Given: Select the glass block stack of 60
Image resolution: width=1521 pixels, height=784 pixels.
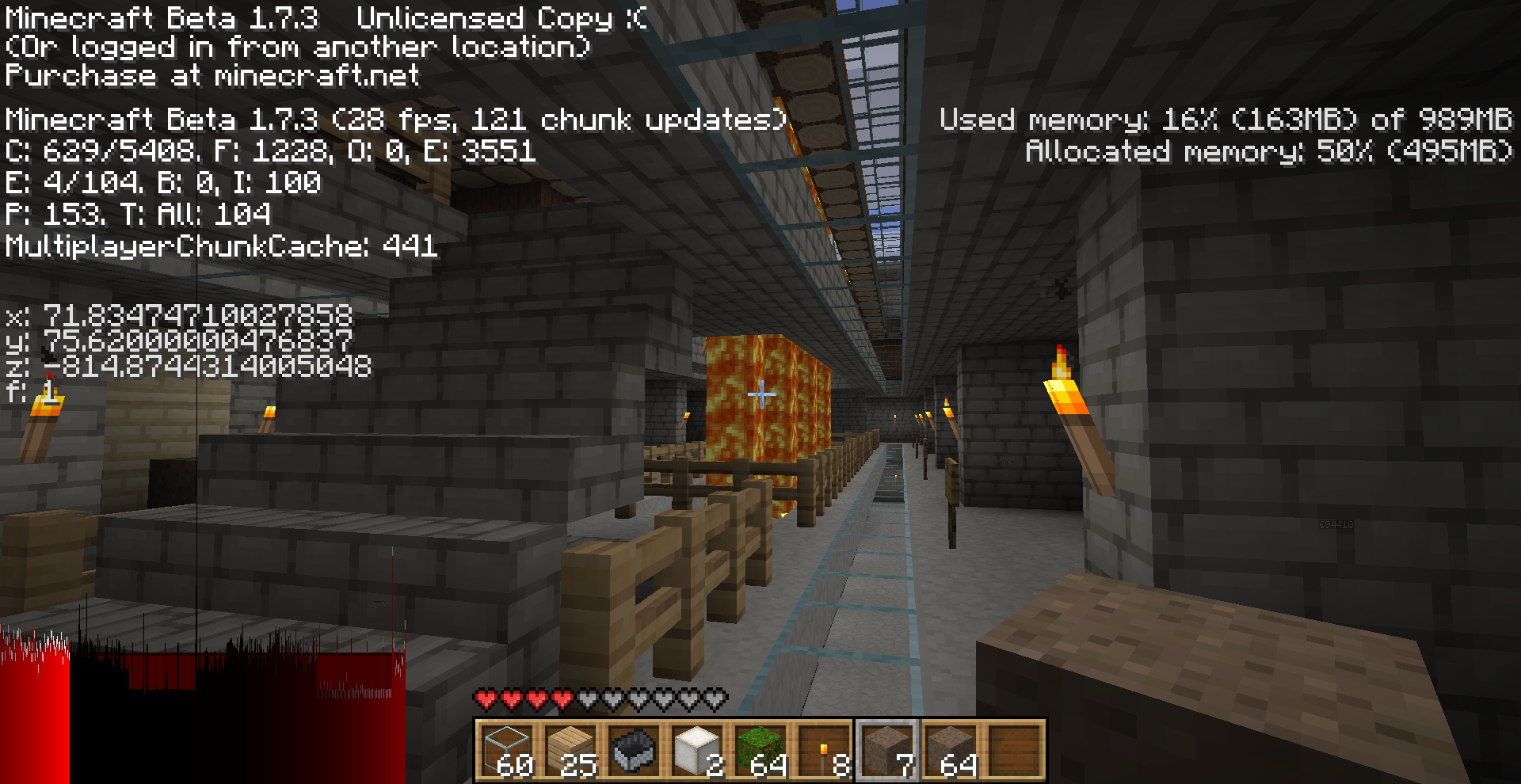Looking at the screenshot, I should (507, 750).
